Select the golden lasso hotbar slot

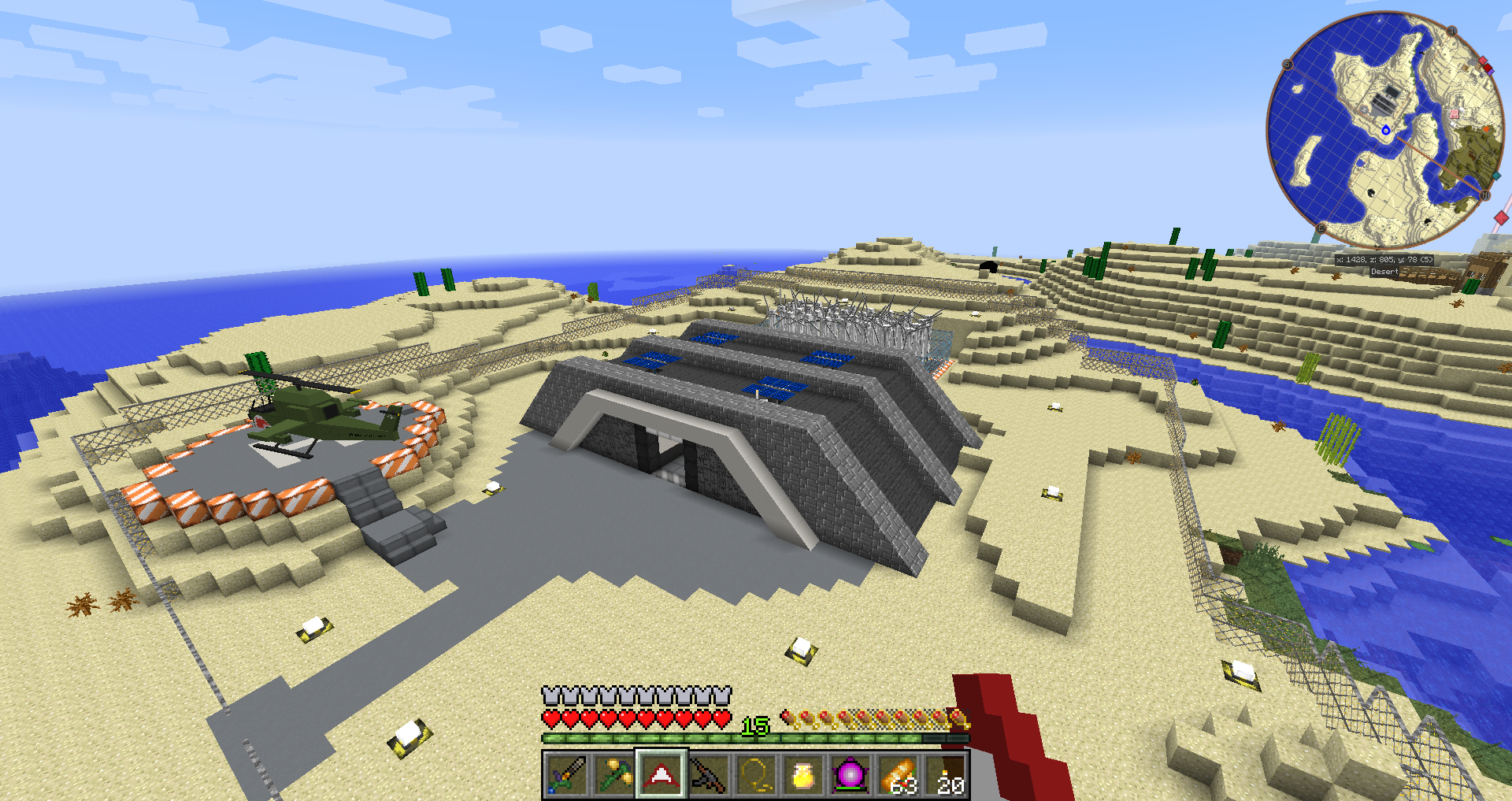click(756, 775)
